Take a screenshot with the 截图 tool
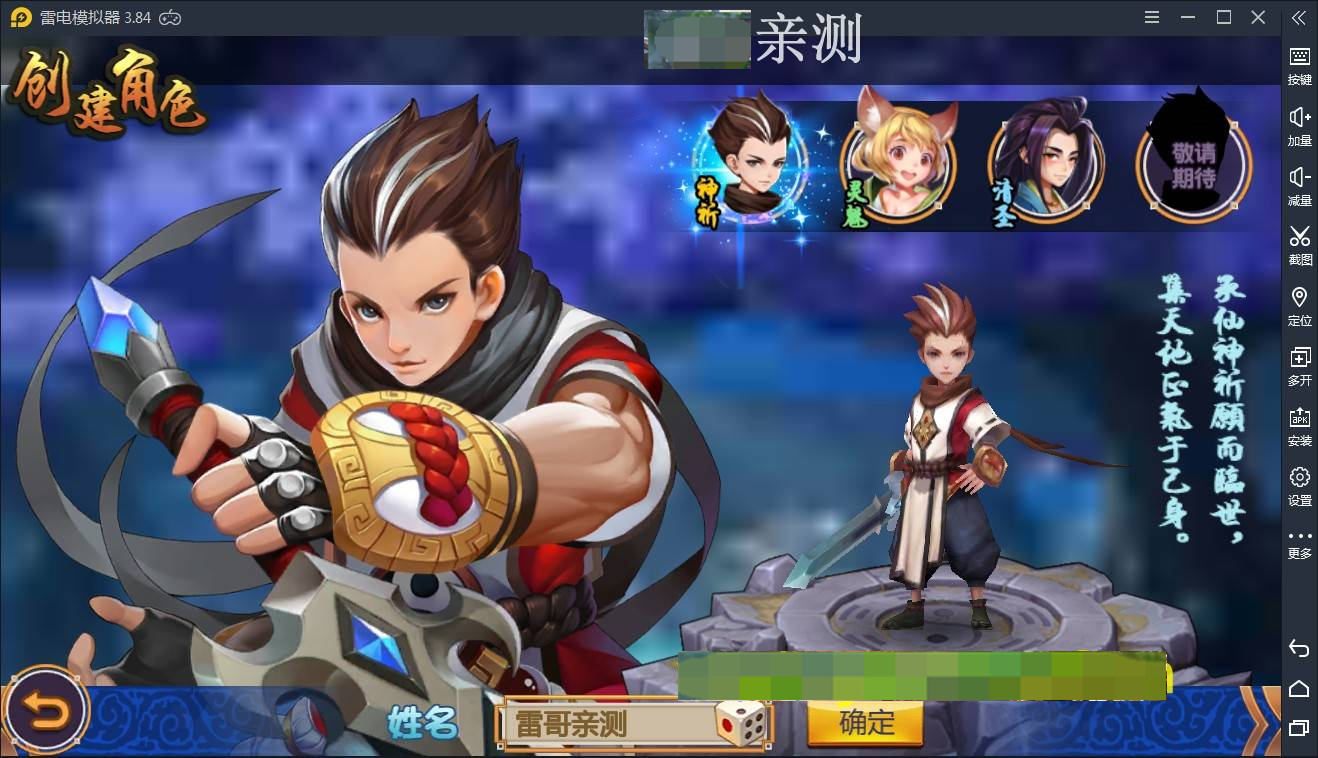 coord(1299,245)
